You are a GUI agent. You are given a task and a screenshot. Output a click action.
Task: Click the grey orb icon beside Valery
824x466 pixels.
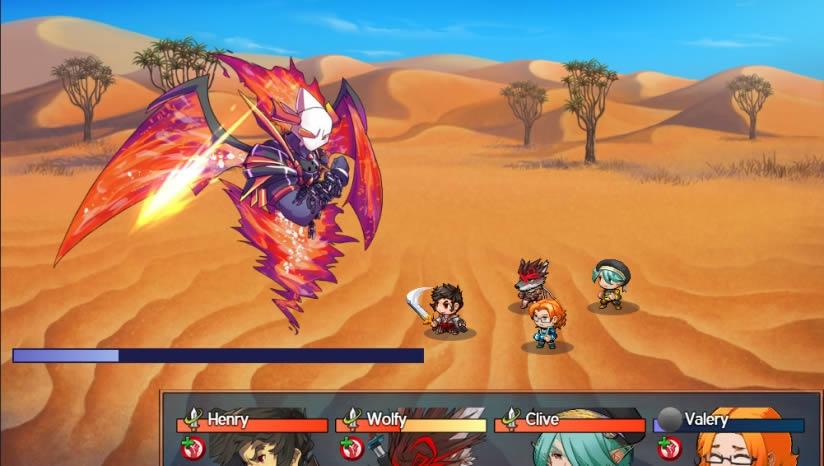(669, 419)
